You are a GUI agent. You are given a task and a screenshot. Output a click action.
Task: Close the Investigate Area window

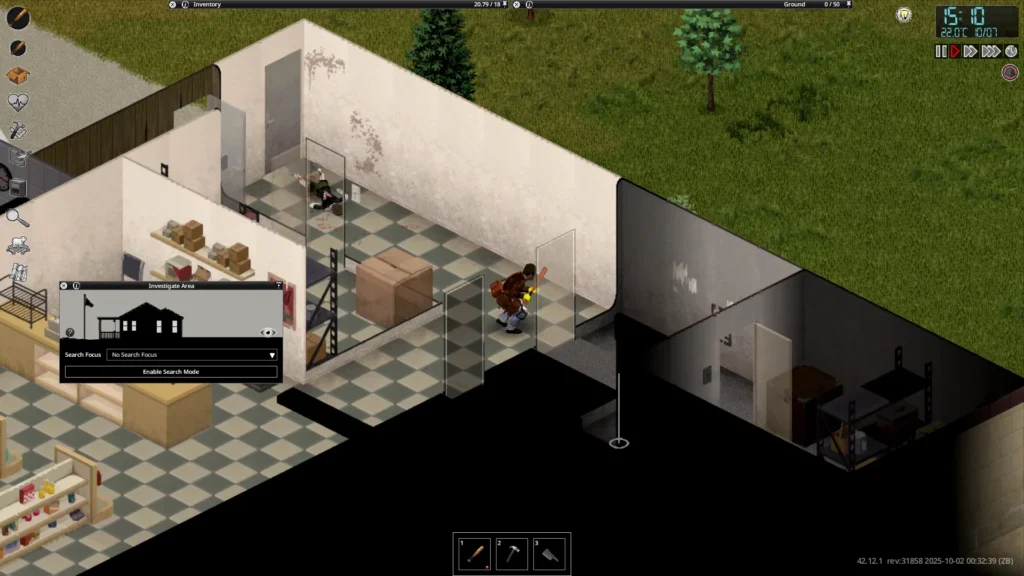64,285
